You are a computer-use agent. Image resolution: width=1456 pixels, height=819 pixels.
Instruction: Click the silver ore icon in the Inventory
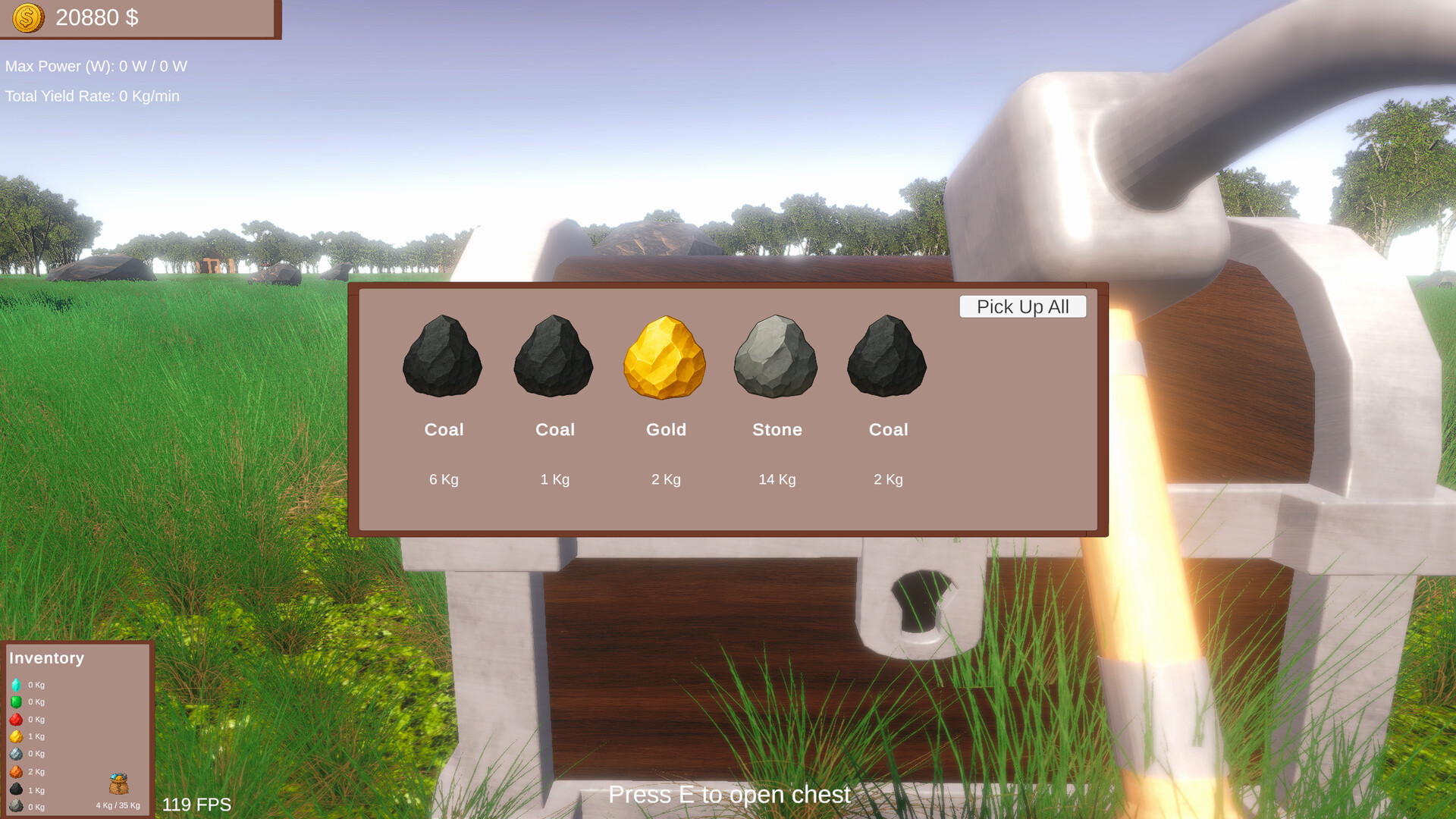[x=16, y=753]
